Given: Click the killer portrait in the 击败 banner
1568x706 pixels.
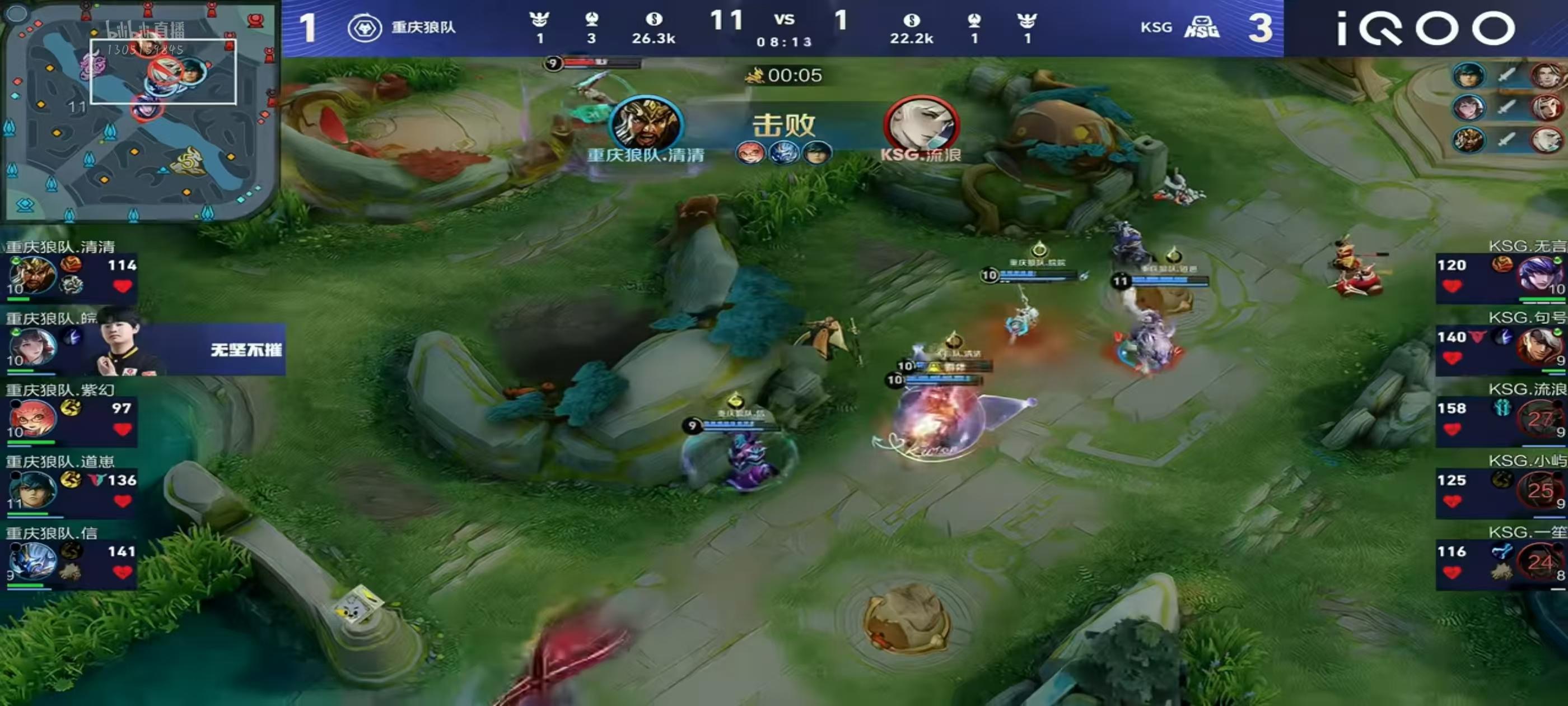Looking at the screenshot, I should [x=646, y=125].
